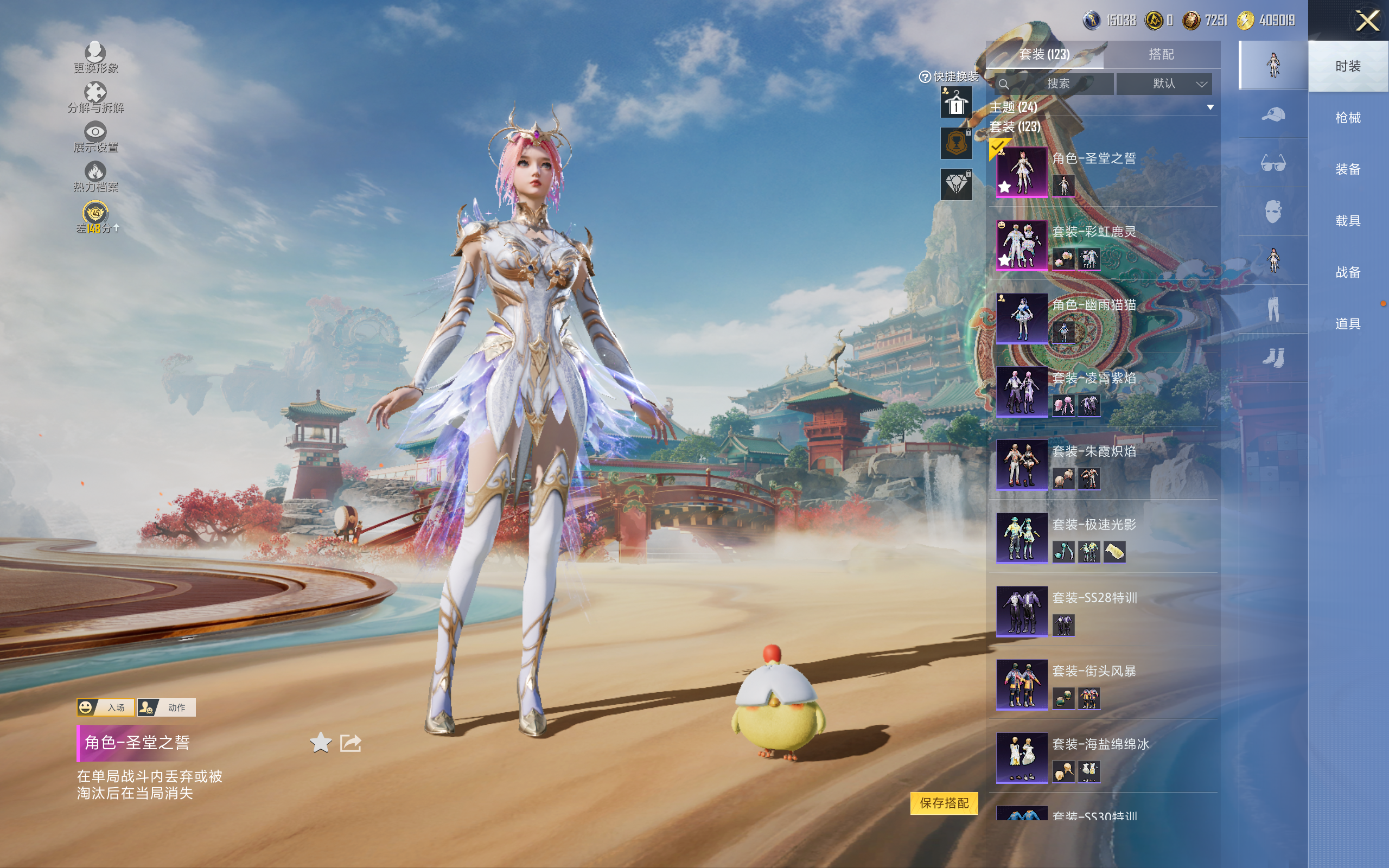The width and height of the screenshot is (1389, 868).
Task: Switch to the 搭配 tab
Action: coord(1161,55)
